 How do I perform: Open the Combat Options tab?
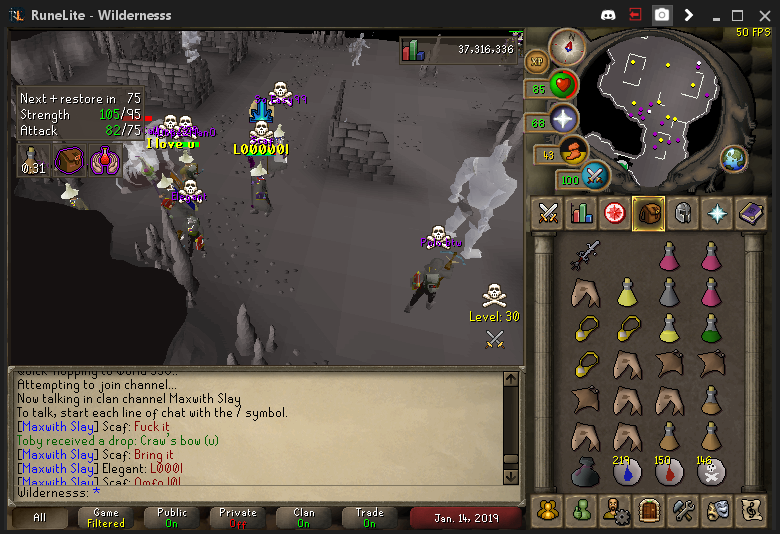(x=548, y=212)
